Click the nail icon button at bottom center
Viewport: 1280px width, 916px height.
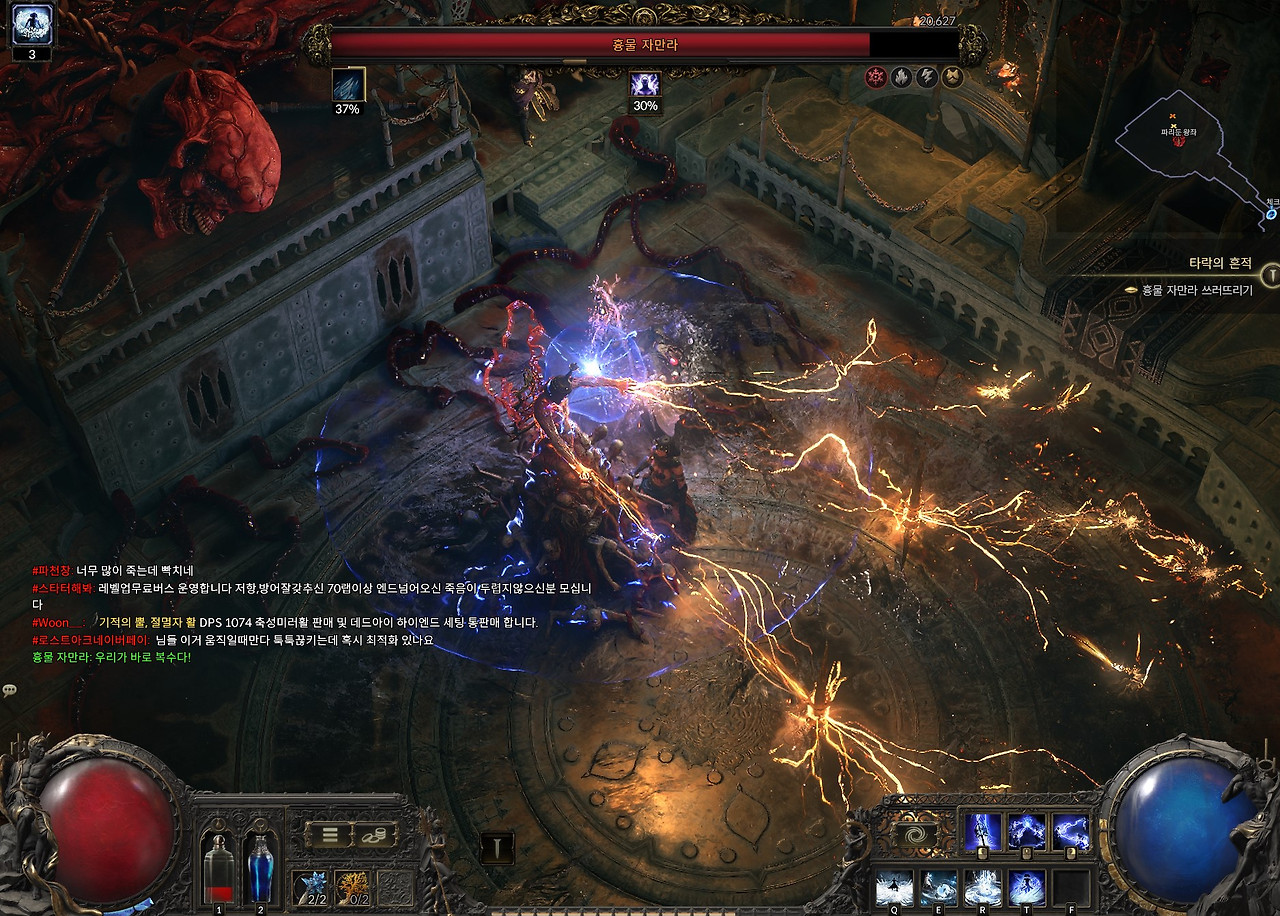(497, 848)
